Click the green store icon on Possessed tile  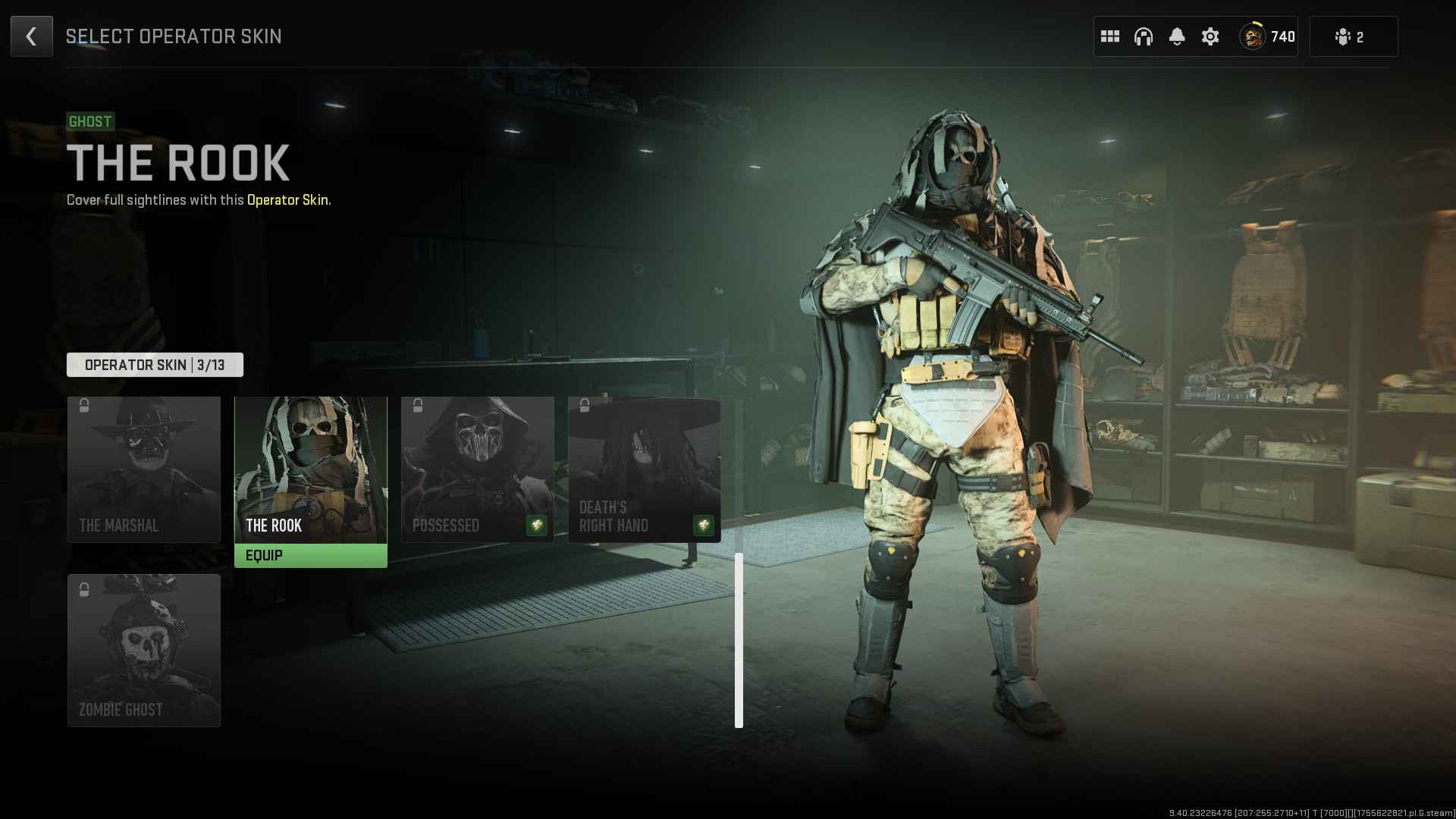pos(536,526)
